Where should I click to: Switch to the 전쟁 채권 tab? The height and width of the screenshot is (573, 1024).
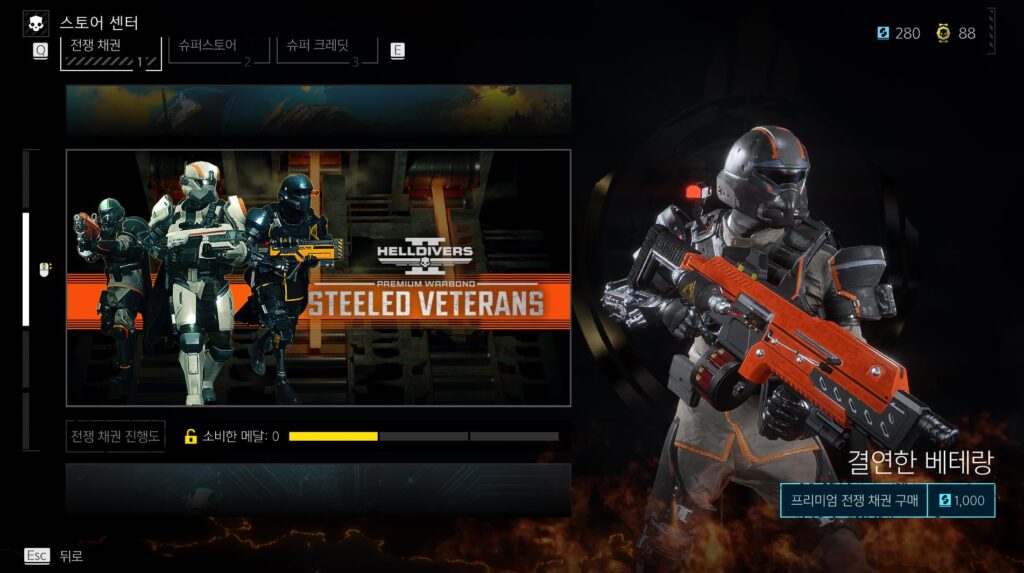point(110,50)
